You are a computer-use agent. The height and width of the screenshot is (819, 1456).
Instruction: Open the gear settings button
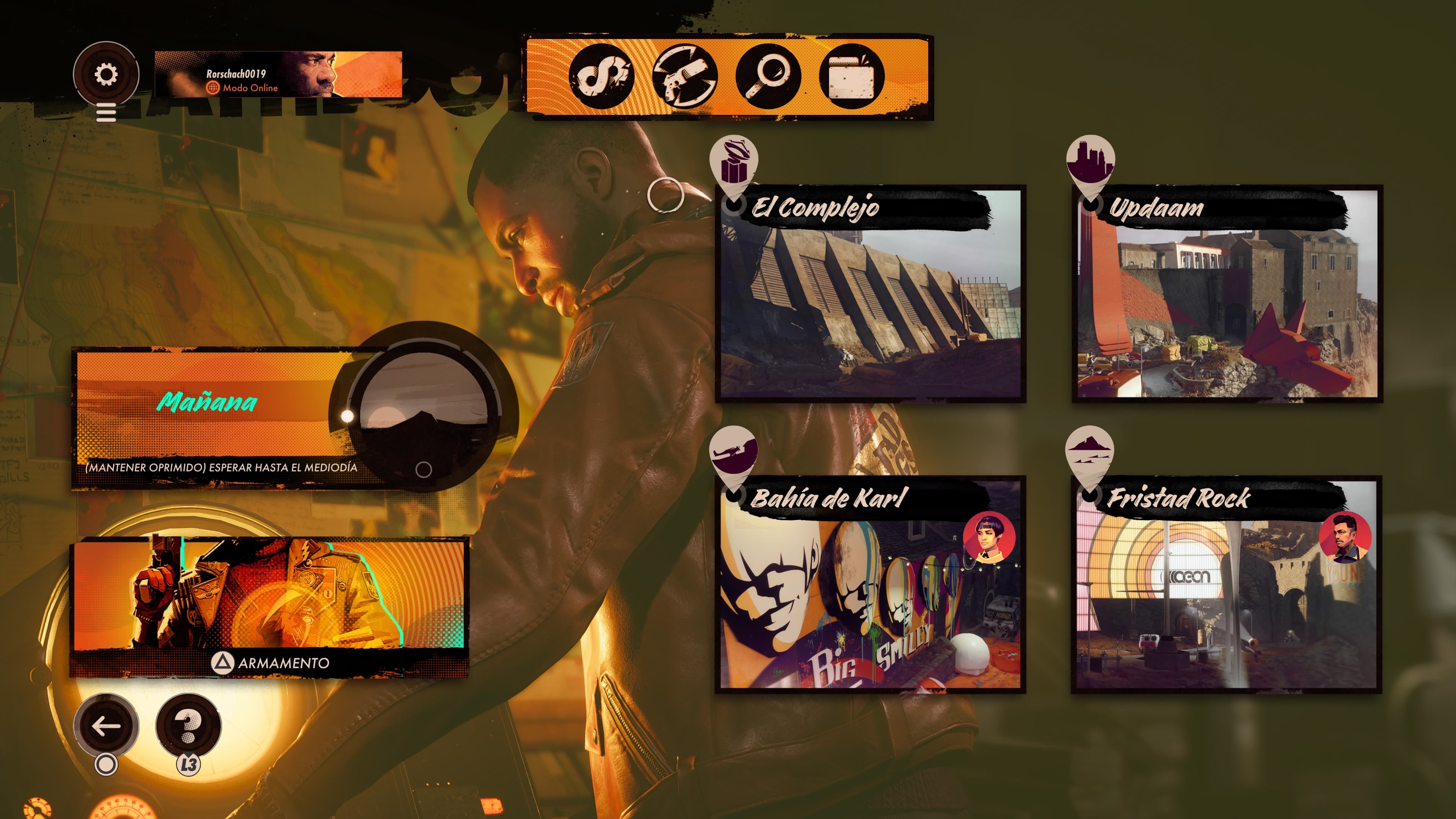coord(106,74)
